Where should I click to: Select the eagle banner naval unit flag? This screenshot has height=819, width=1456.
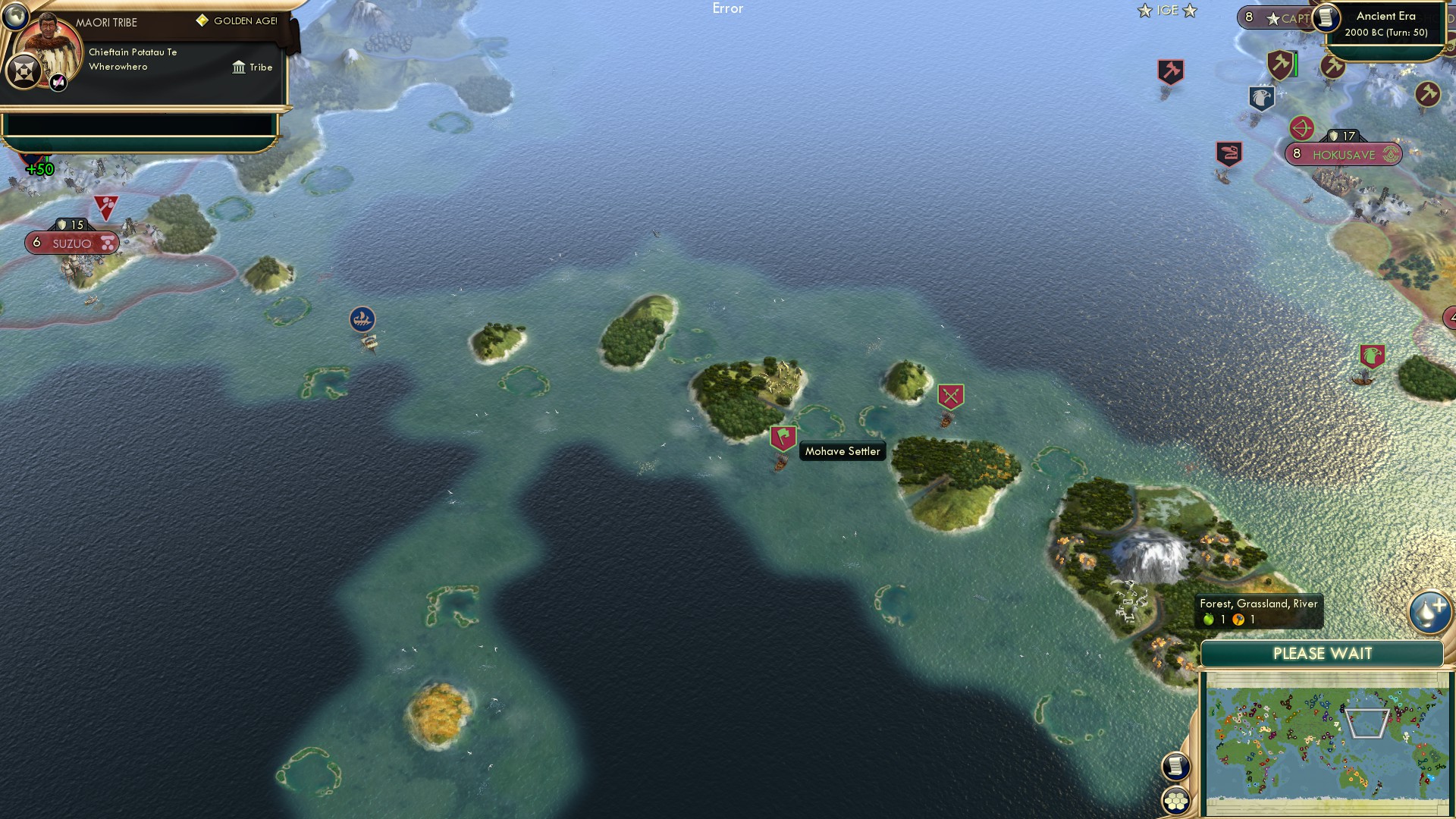[x=1262, y=98]
